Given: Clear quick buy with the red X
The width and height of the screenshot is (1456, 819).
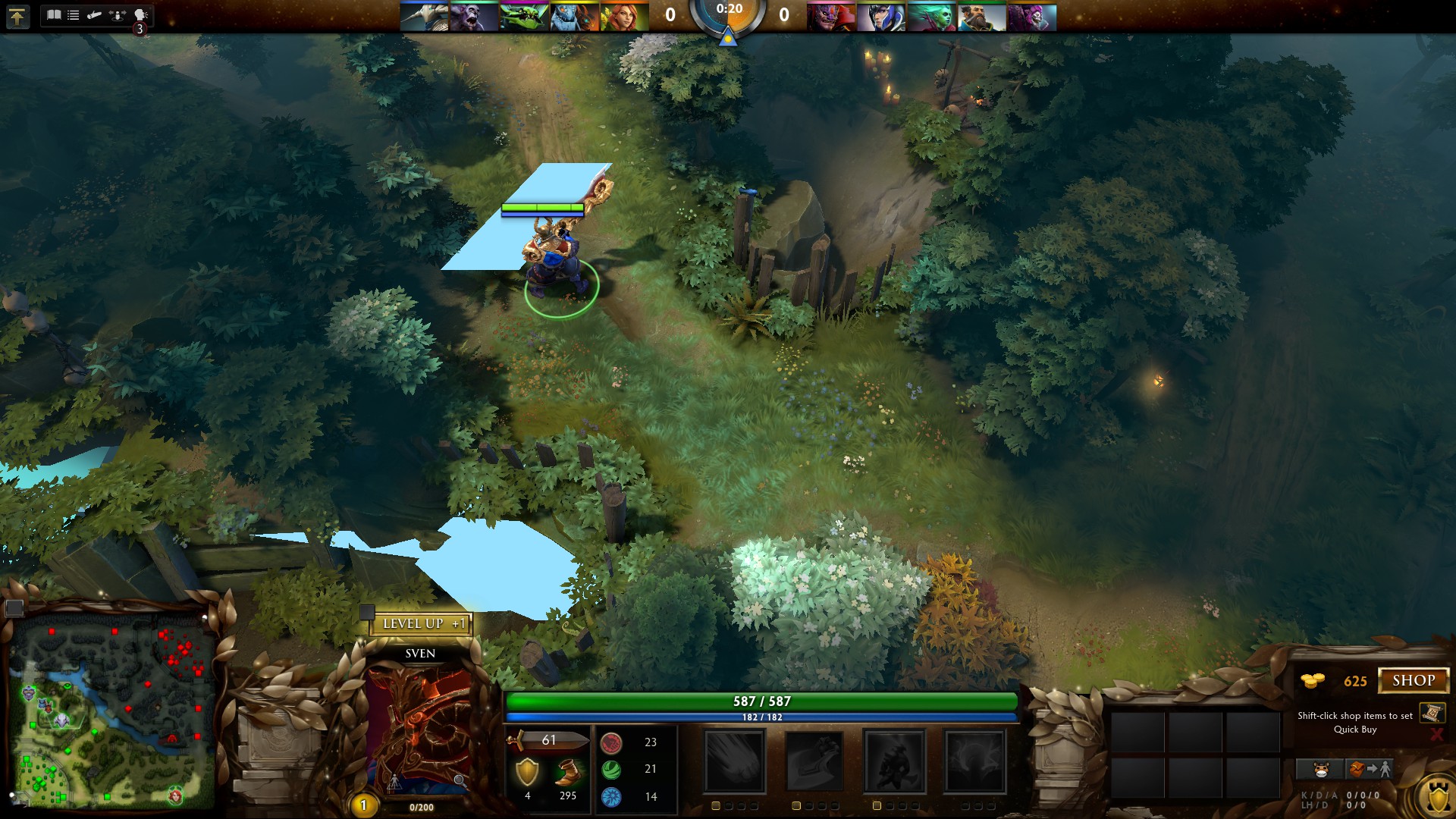Looking at the screenshot, I should click(x=1436, y=734).
